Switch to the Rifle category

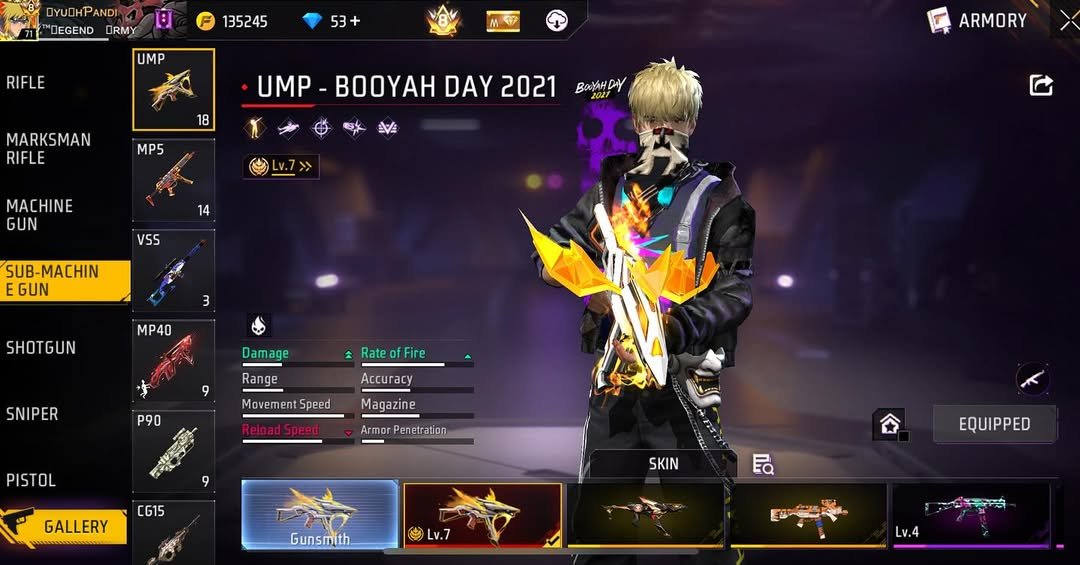26,83
